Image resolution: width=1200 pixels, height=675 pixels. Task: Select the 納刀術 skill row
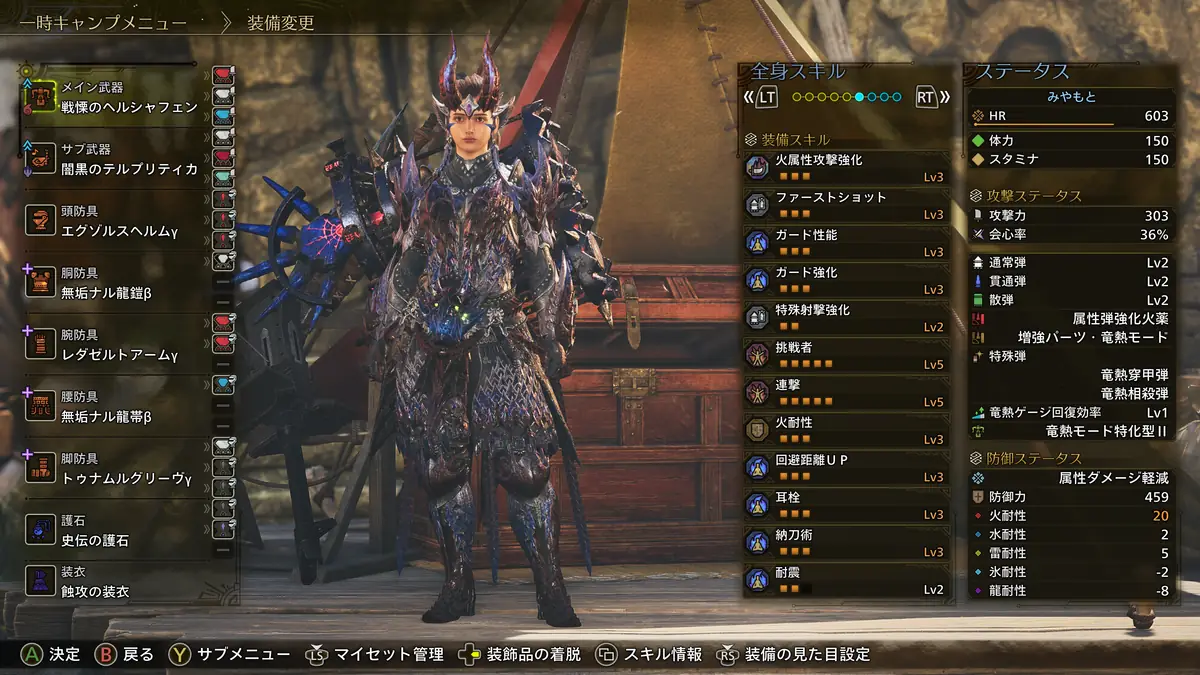846,543
